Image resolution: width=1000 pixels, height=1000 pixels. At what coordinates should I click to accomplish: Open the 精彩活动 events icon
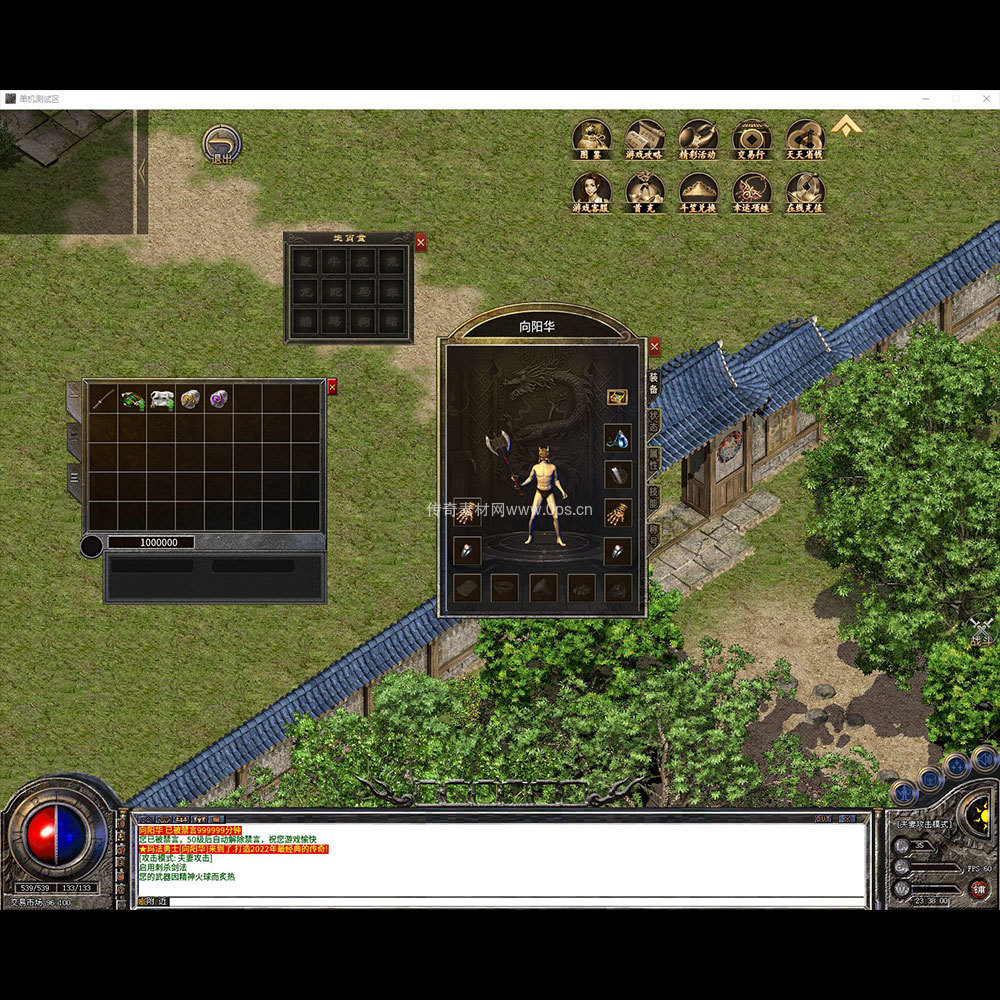click(x=698, y=140)
